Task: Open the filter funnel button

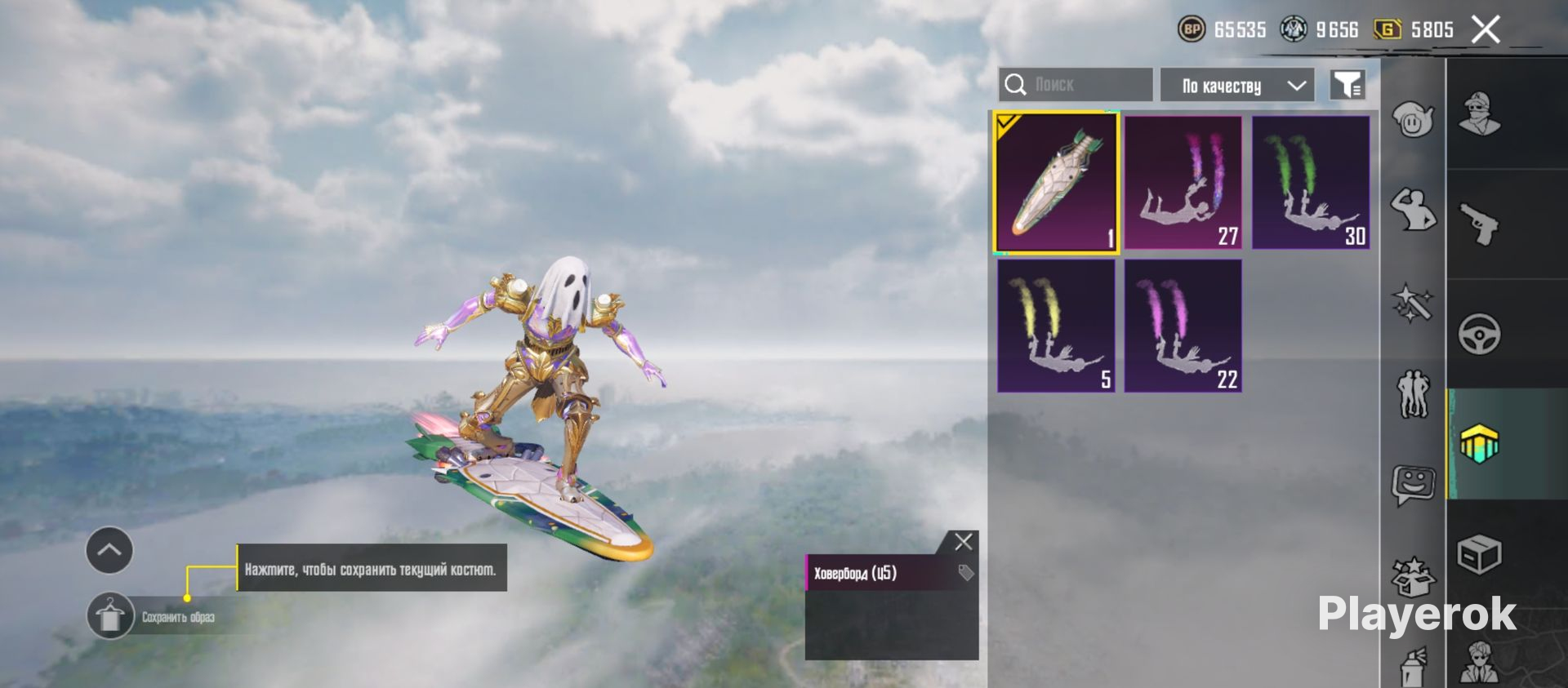Action: (x=1347, y=85)
